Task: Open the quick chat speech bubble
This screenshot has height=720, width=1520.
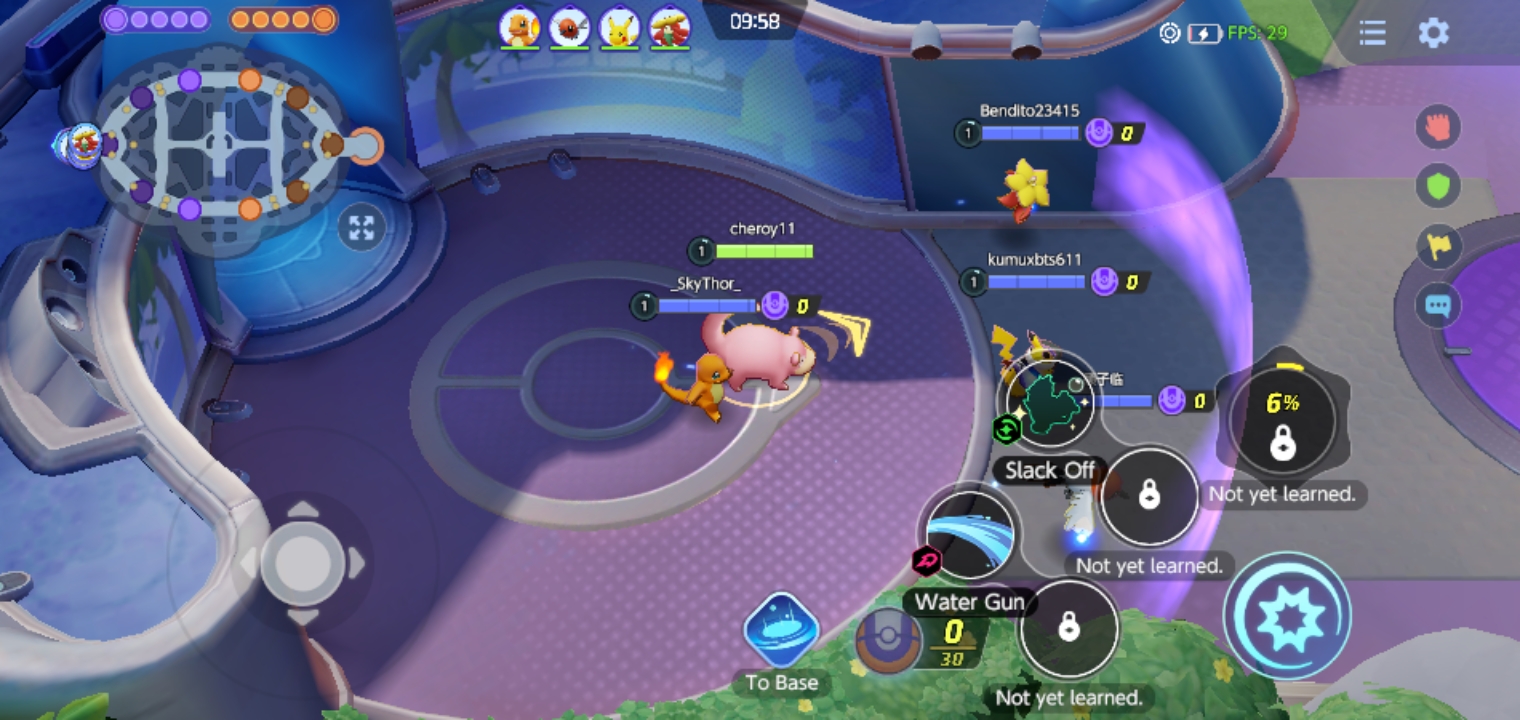Action: tap(1438, 305)
